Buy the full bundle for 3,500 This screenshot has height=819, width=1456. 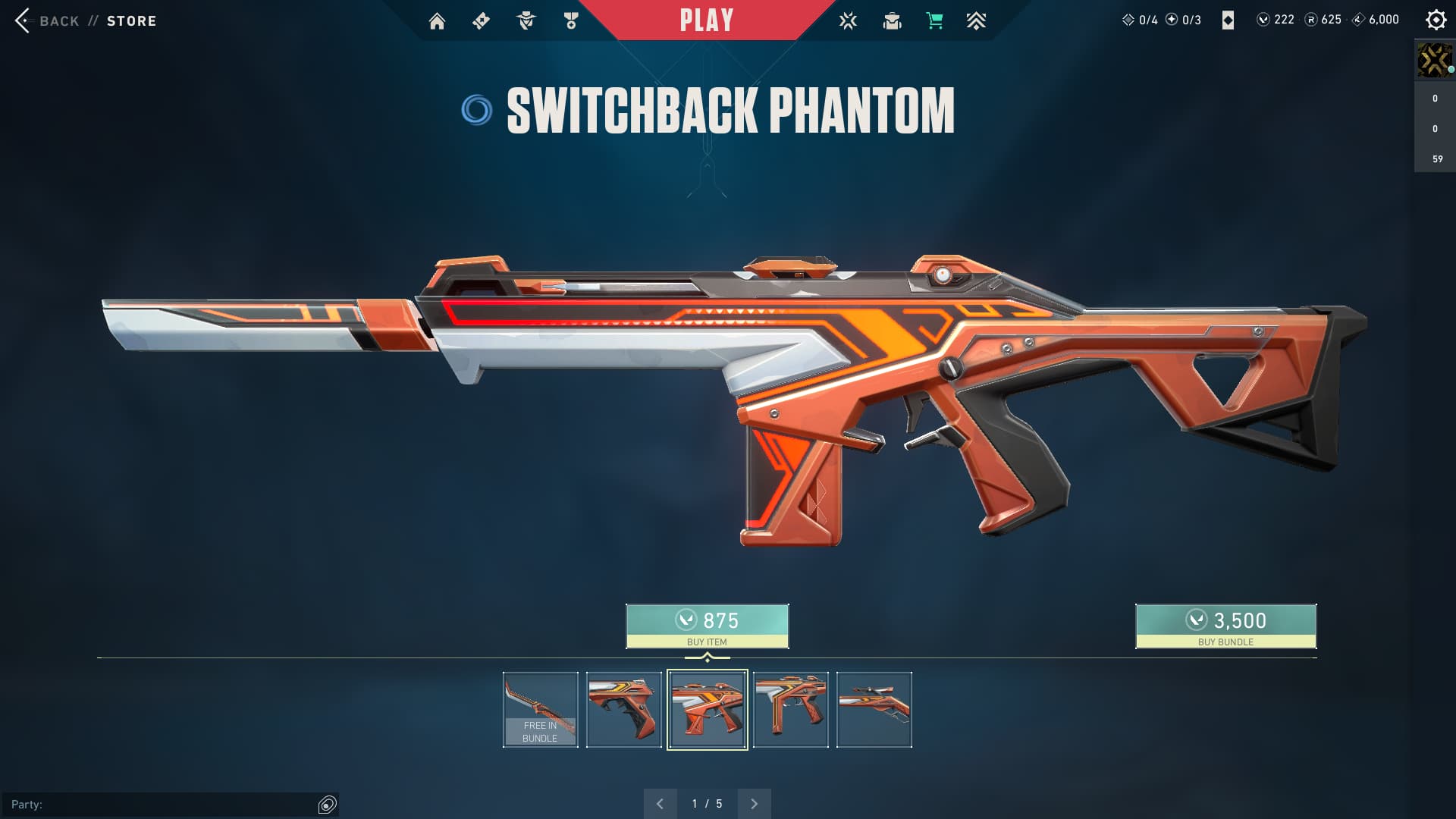click(x=1225, y=626)
